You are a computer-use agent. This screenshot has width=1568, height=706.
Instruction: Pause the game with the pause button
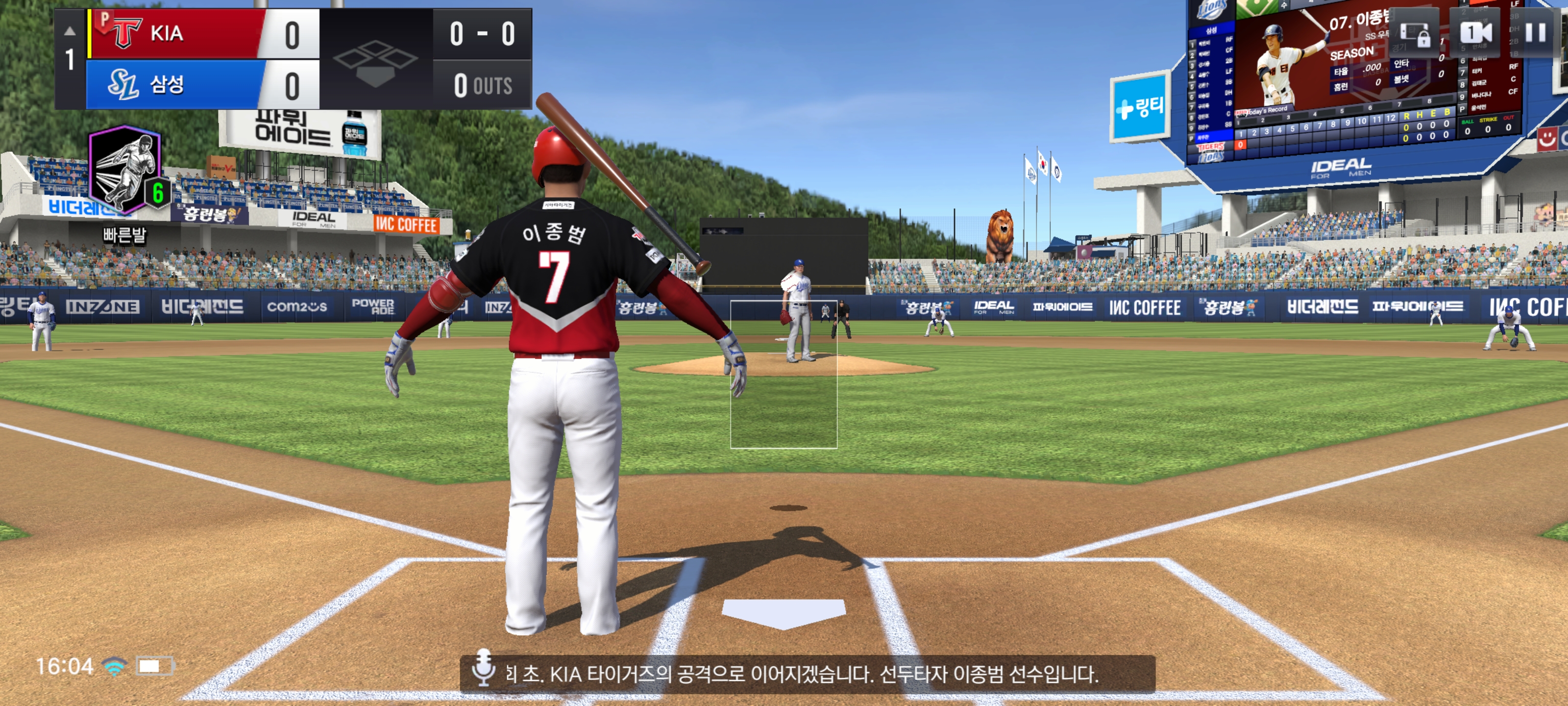coord(1535,32)
